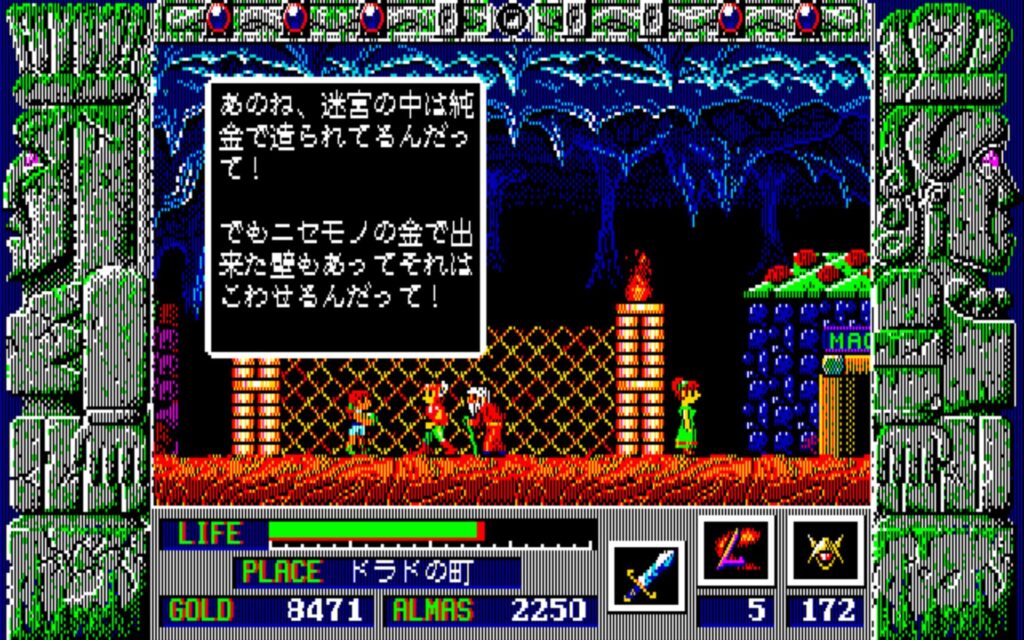
Task: Choose the fire magic spell icon
Action: click(735, 550)
